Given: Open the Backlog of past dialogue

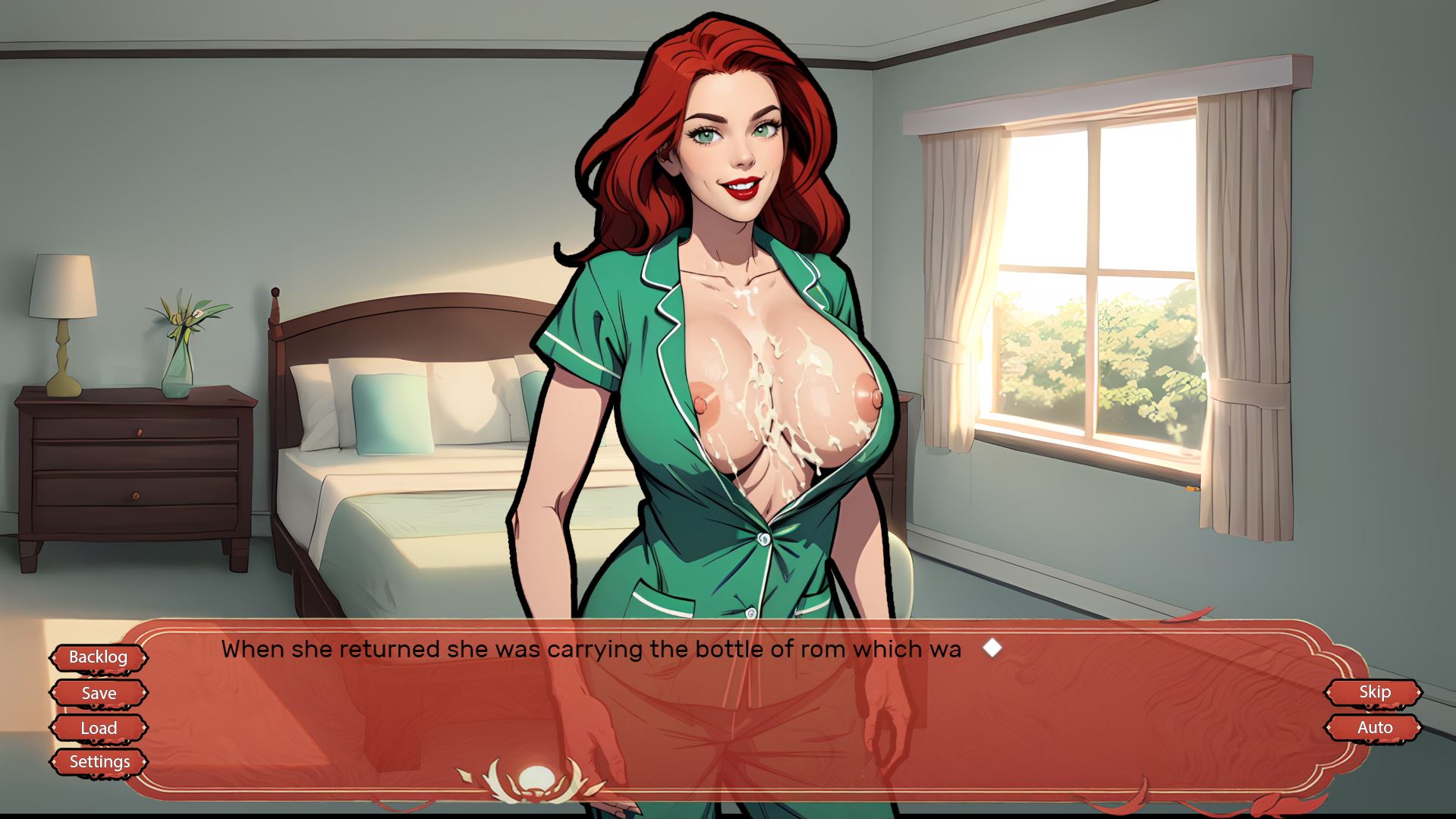Looking at the screenshot, I should 99,657.
